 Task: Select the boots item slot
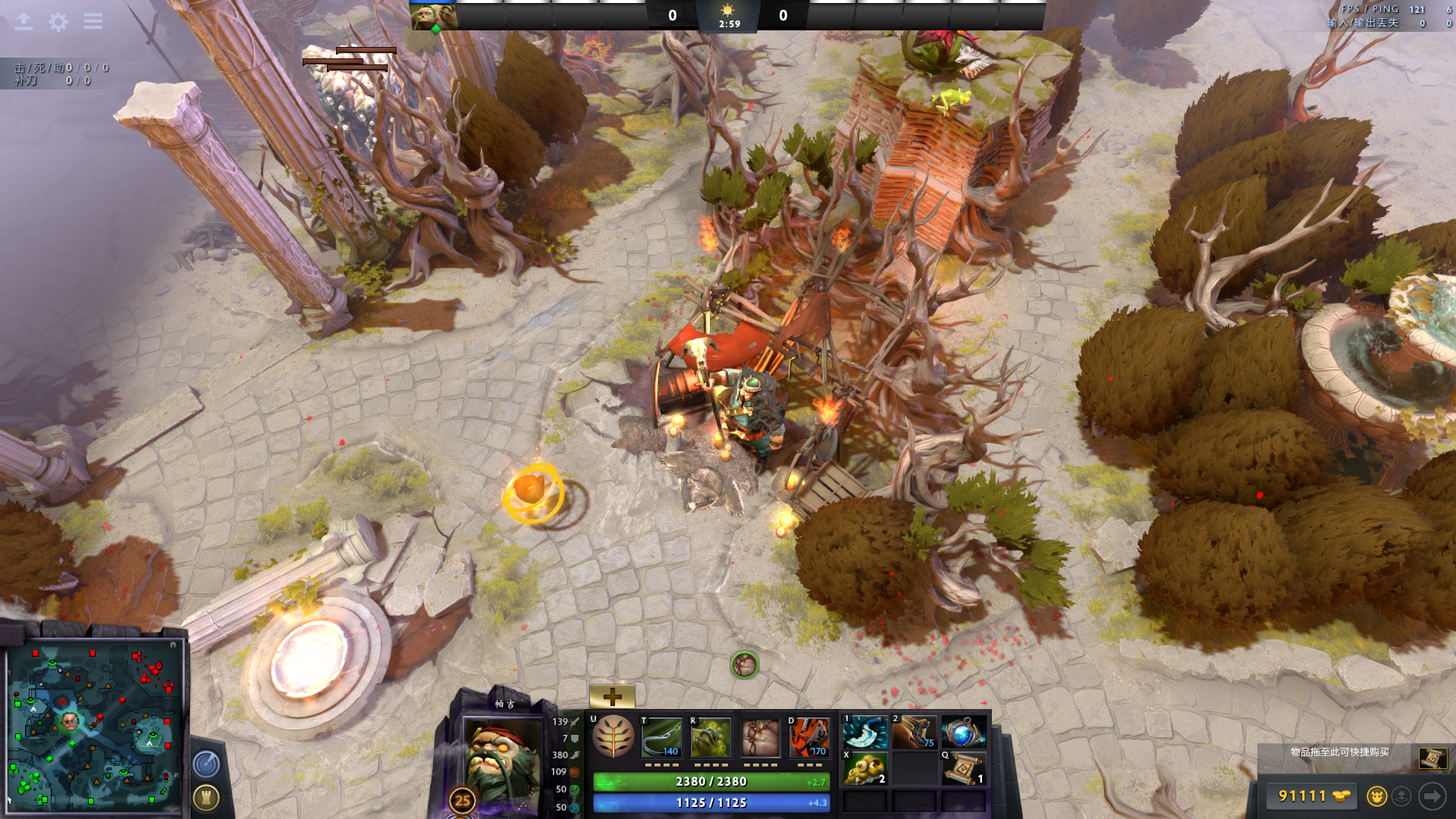914,733
